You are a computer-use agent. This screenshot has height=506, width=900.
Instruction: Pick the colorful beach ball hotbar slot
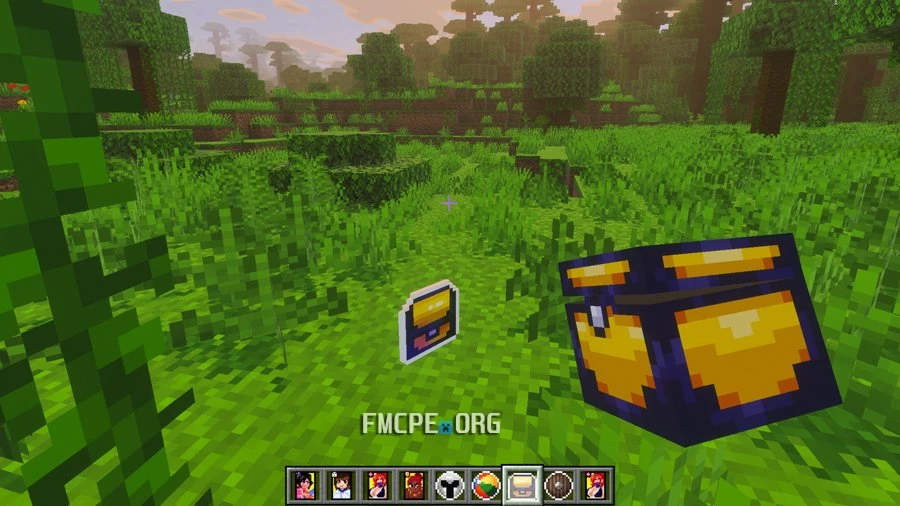485,485
